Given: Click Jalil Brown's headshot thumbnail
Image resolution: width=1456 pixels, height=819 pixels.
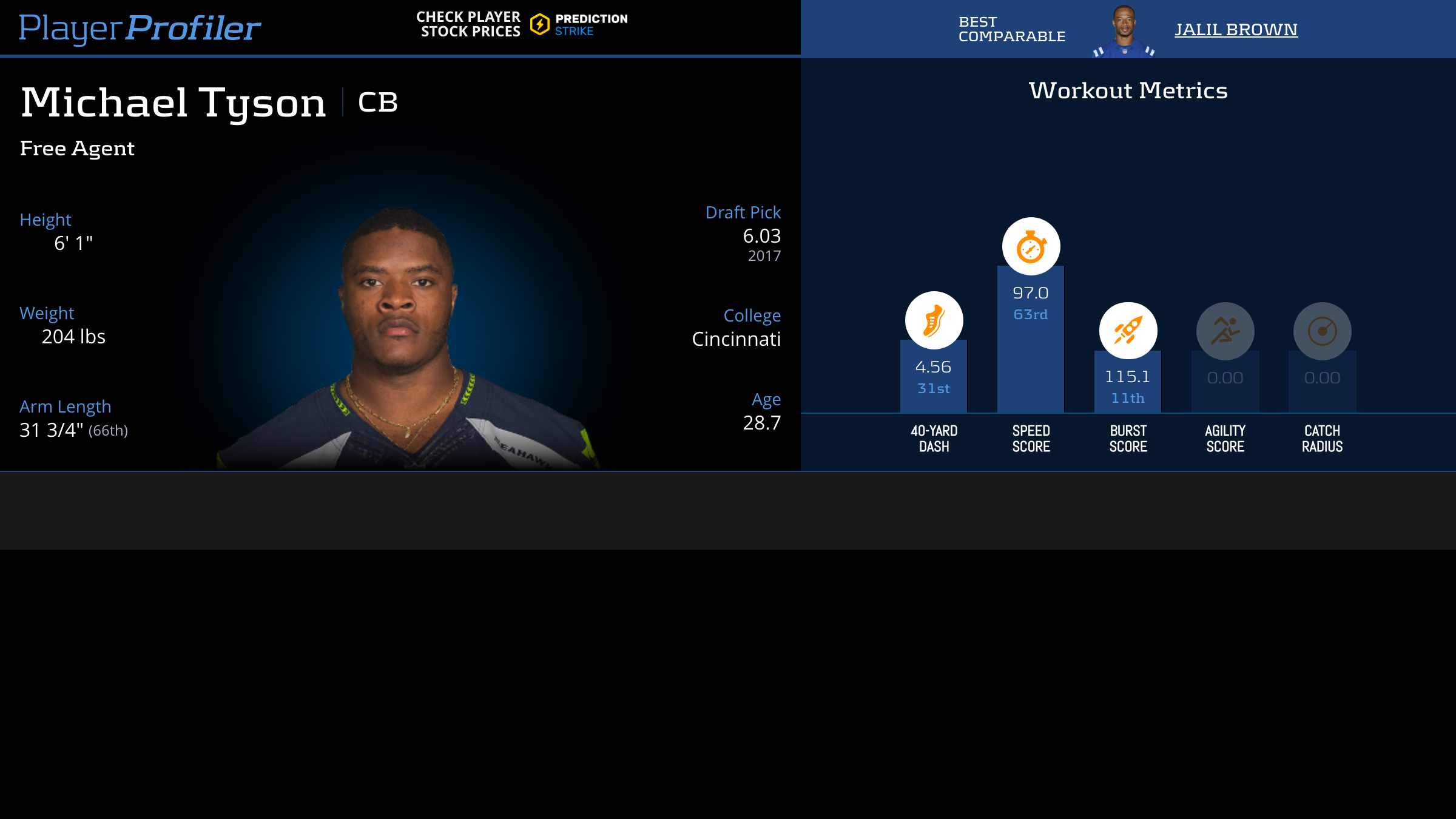Looking at the screenshot, I should (x=1124, y=30).
